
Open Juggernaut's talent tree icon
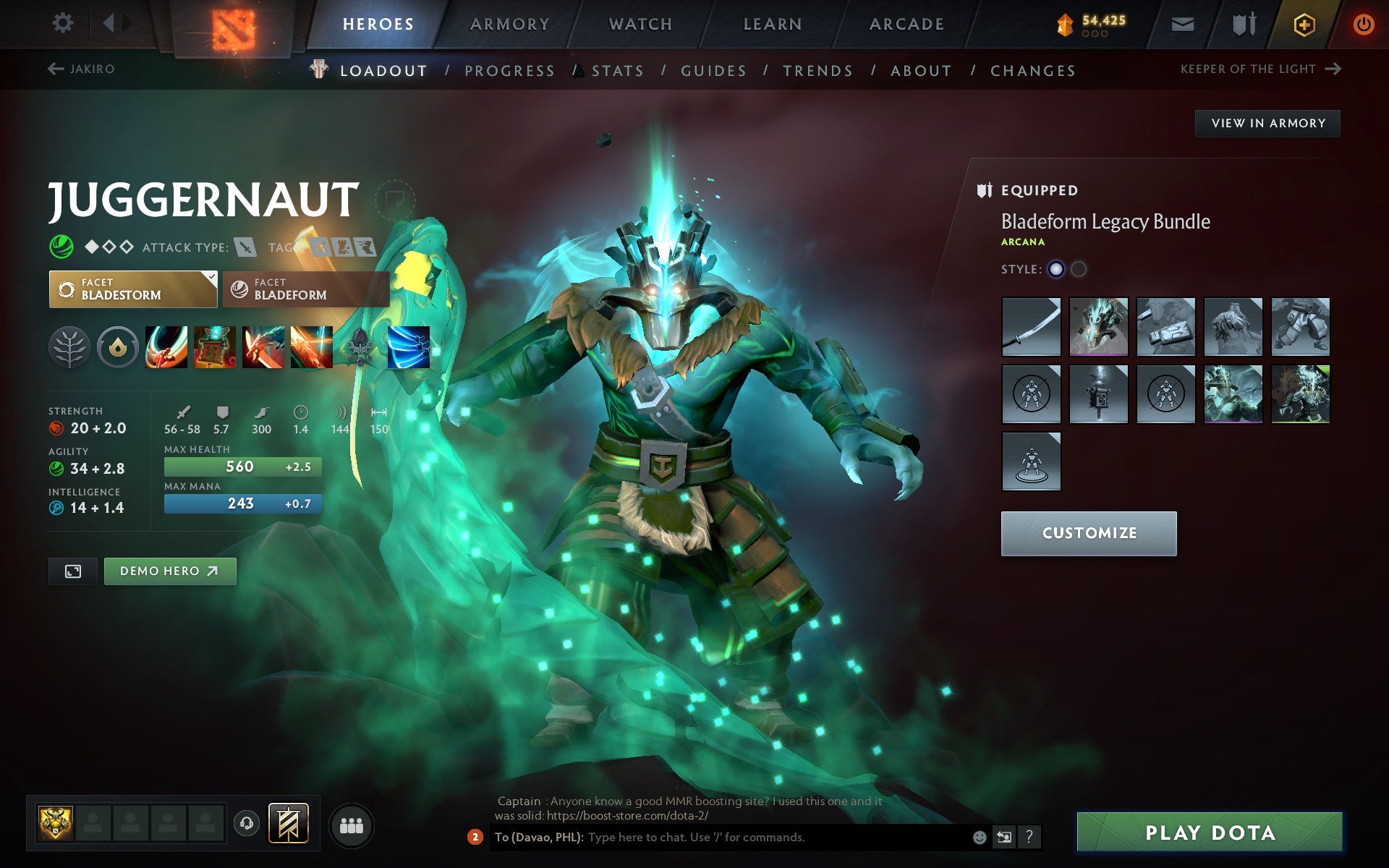coord(69,347)
